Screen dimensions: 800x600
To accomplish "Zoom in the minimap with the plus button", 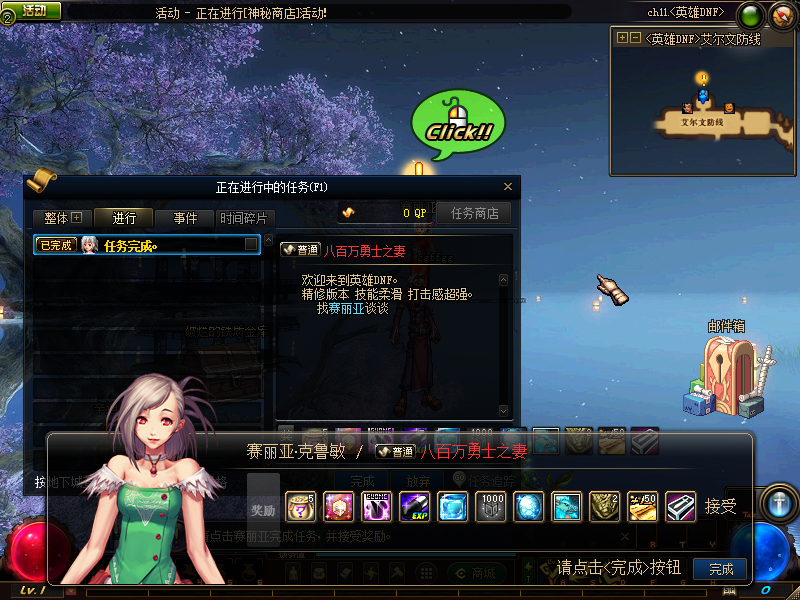I will point(622,38).
